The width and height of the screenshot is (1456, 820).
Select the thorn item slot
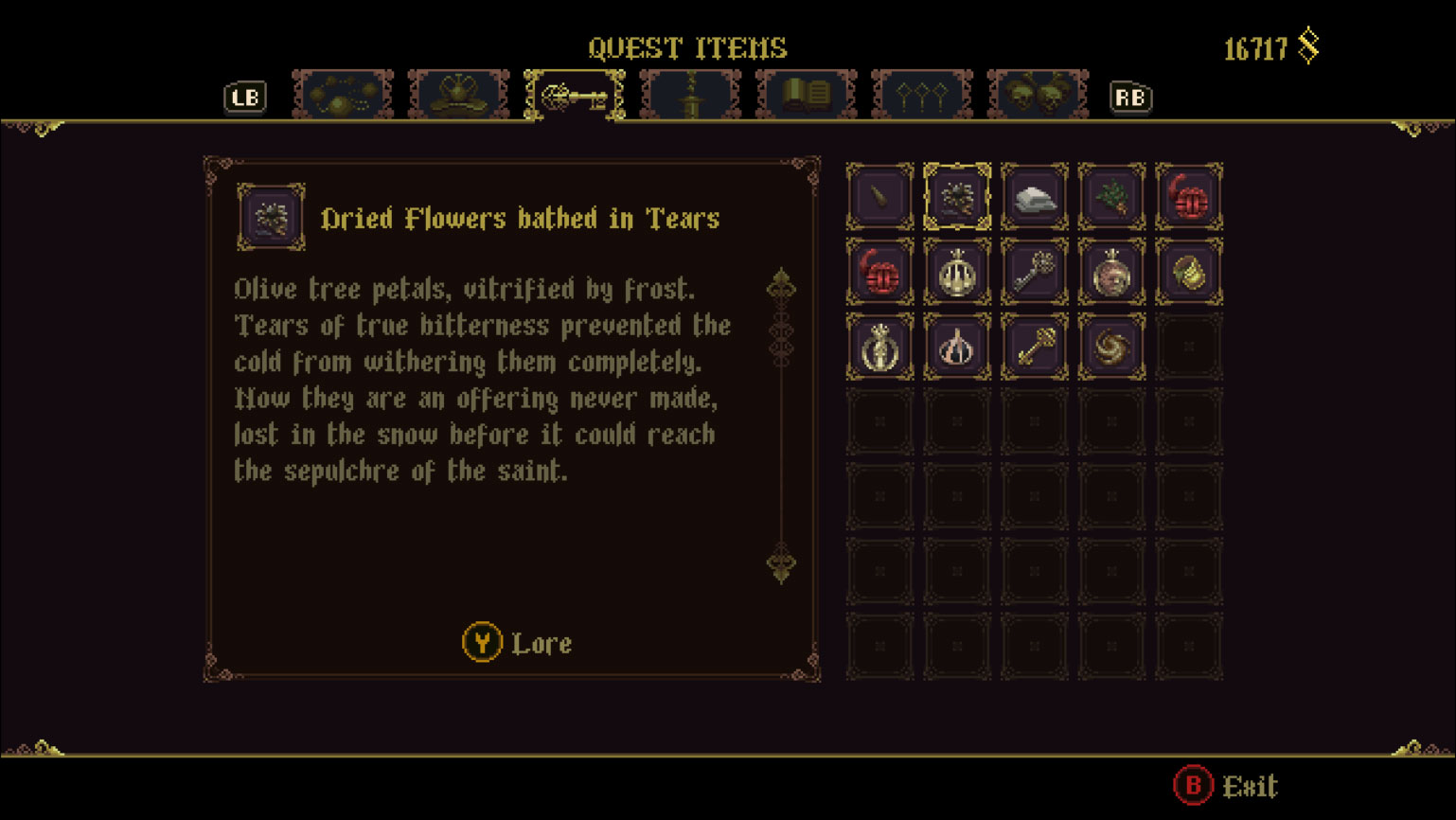[x=880, y=197]
